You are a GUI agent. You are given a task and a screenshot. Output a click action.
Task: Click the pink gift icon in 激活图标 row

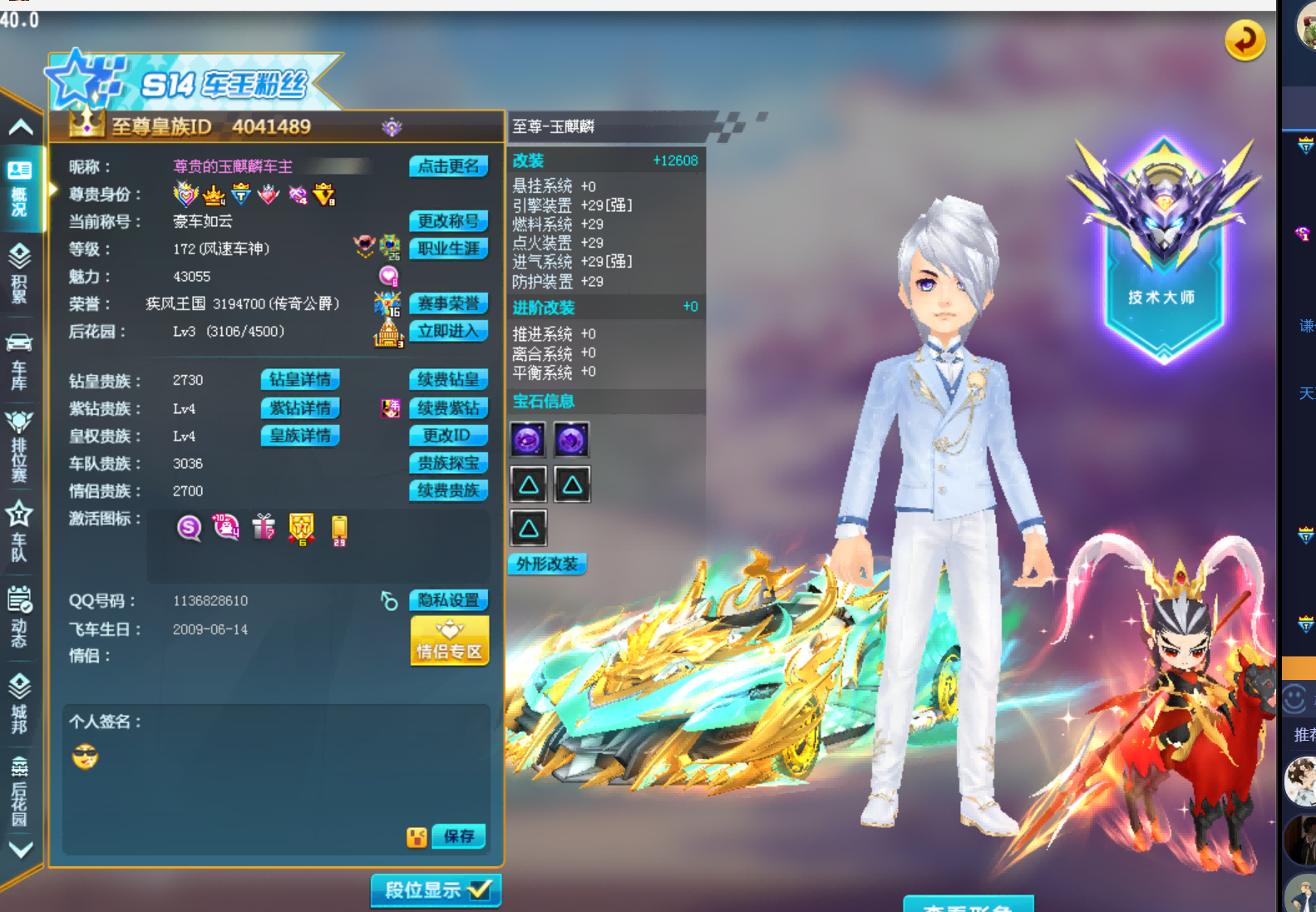tap(264, 529)
